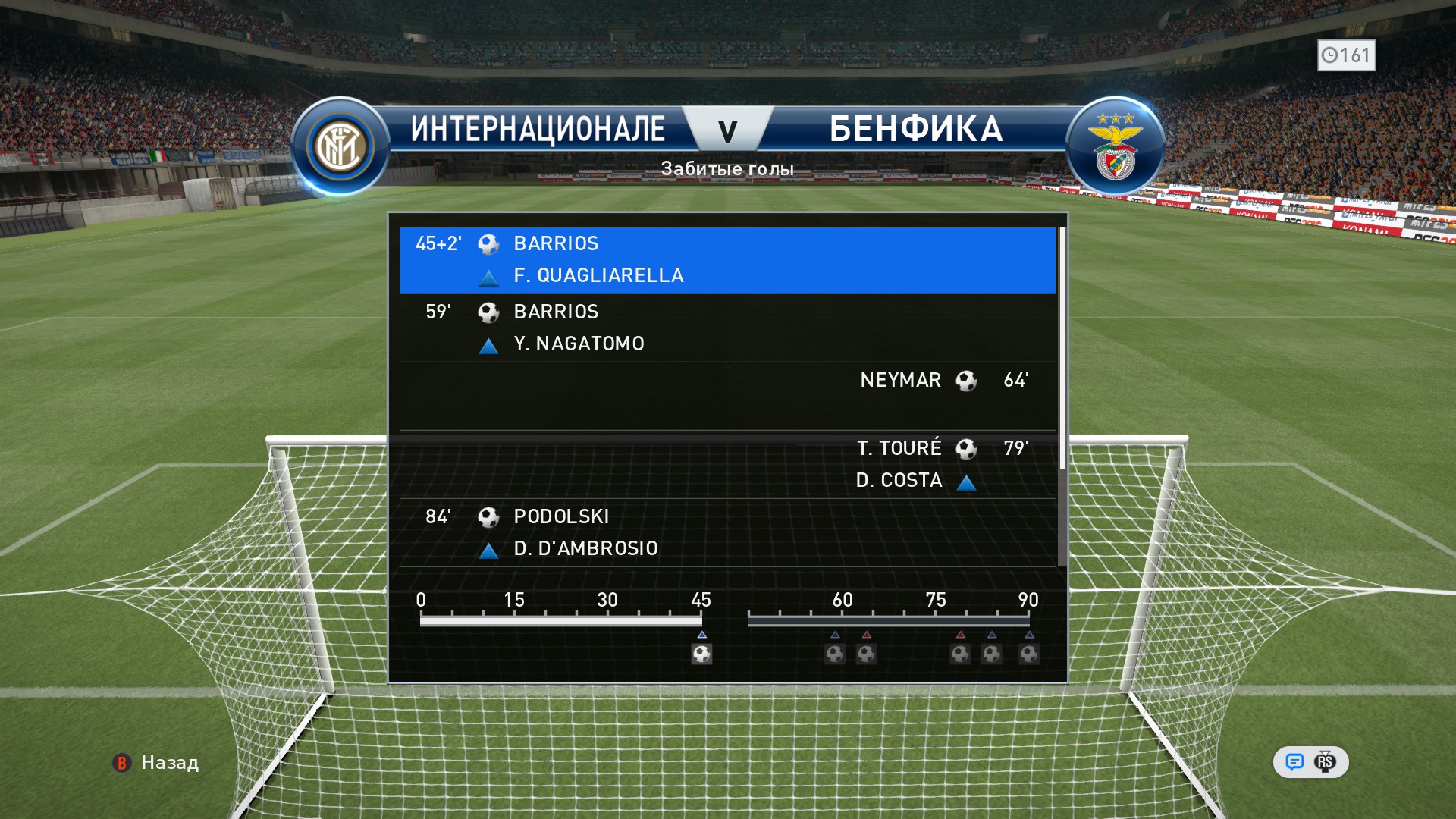Click the goal list scrollbar
The width and height of the screenshot is (1456, 819).
click(1062, 349)
